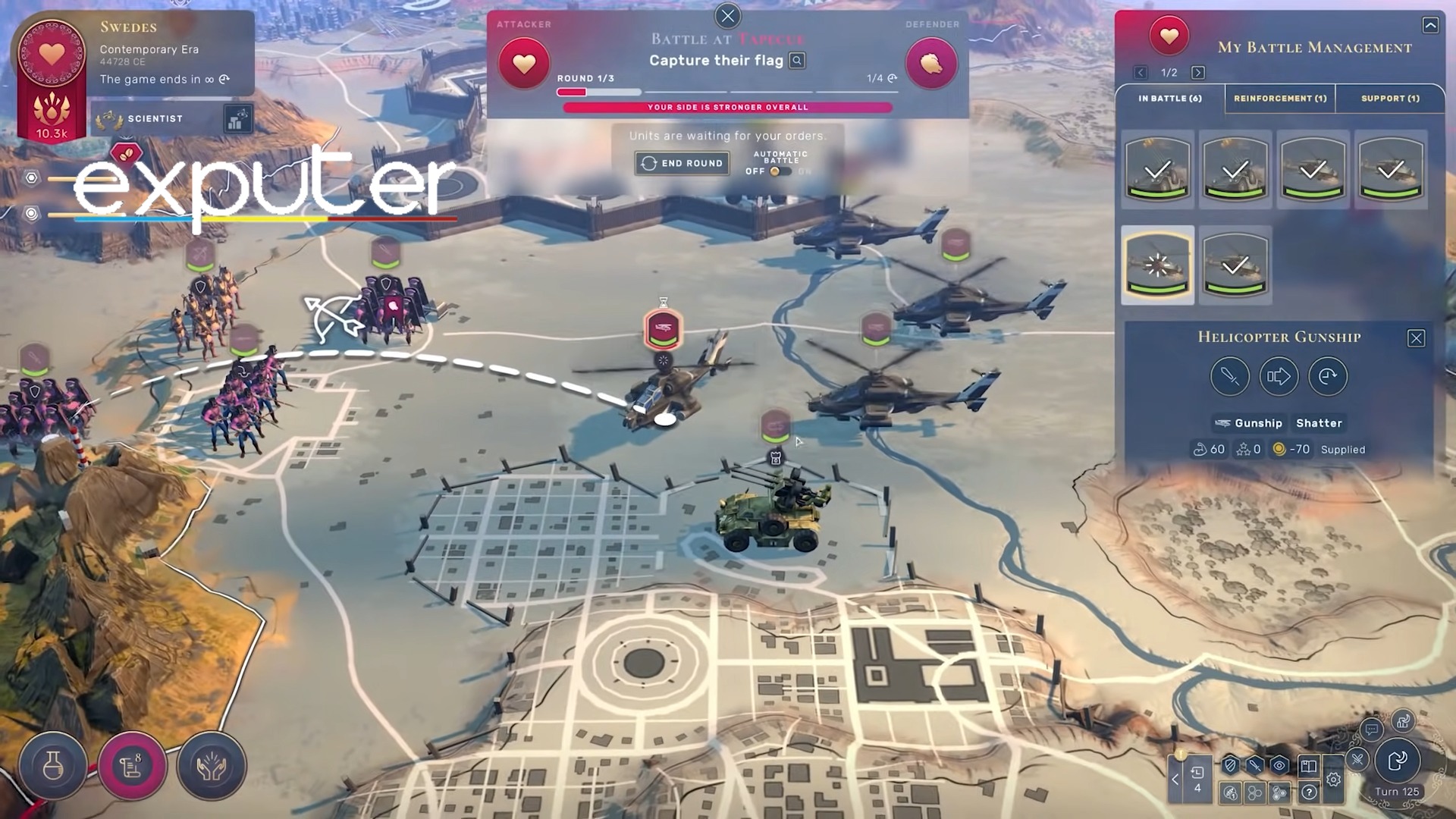Open the civics panel via the scroll icon
The height and width of the screenshot is (819, 1456).
pyautogui.click(x=133, y=767)
